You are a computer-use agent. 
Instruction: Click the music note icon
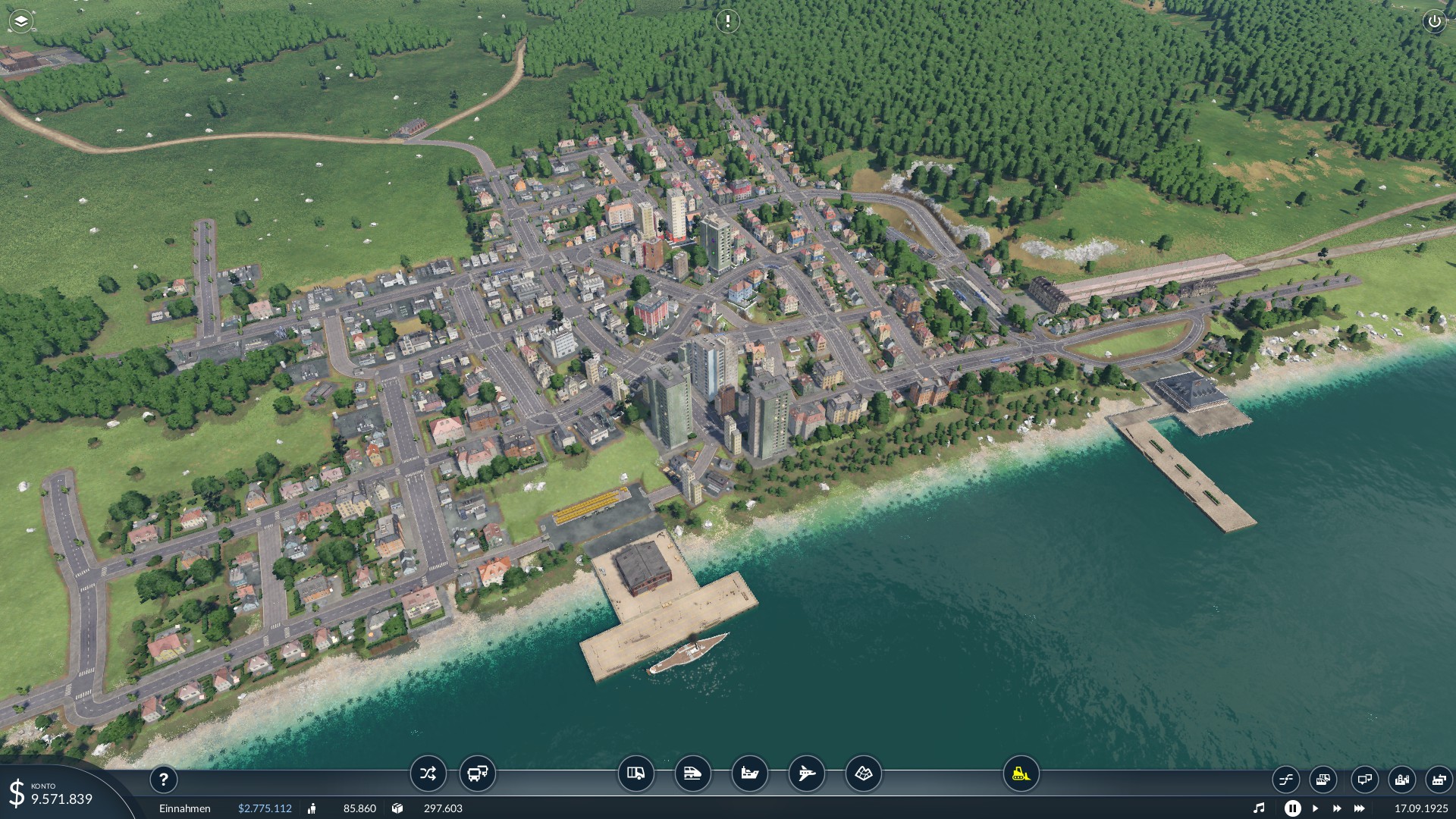pos(1259,808)
